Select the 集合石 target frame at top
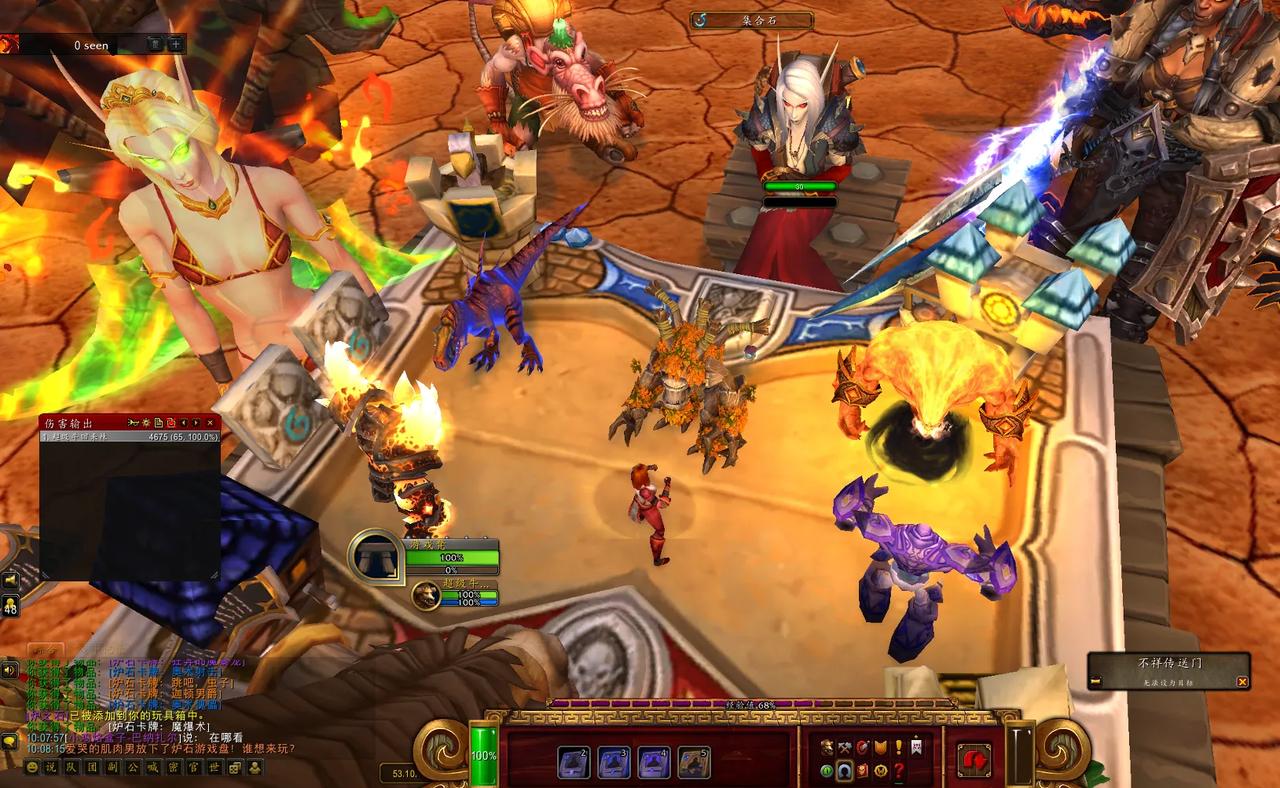Screen dimensions: 1280x788 (751, 20)
